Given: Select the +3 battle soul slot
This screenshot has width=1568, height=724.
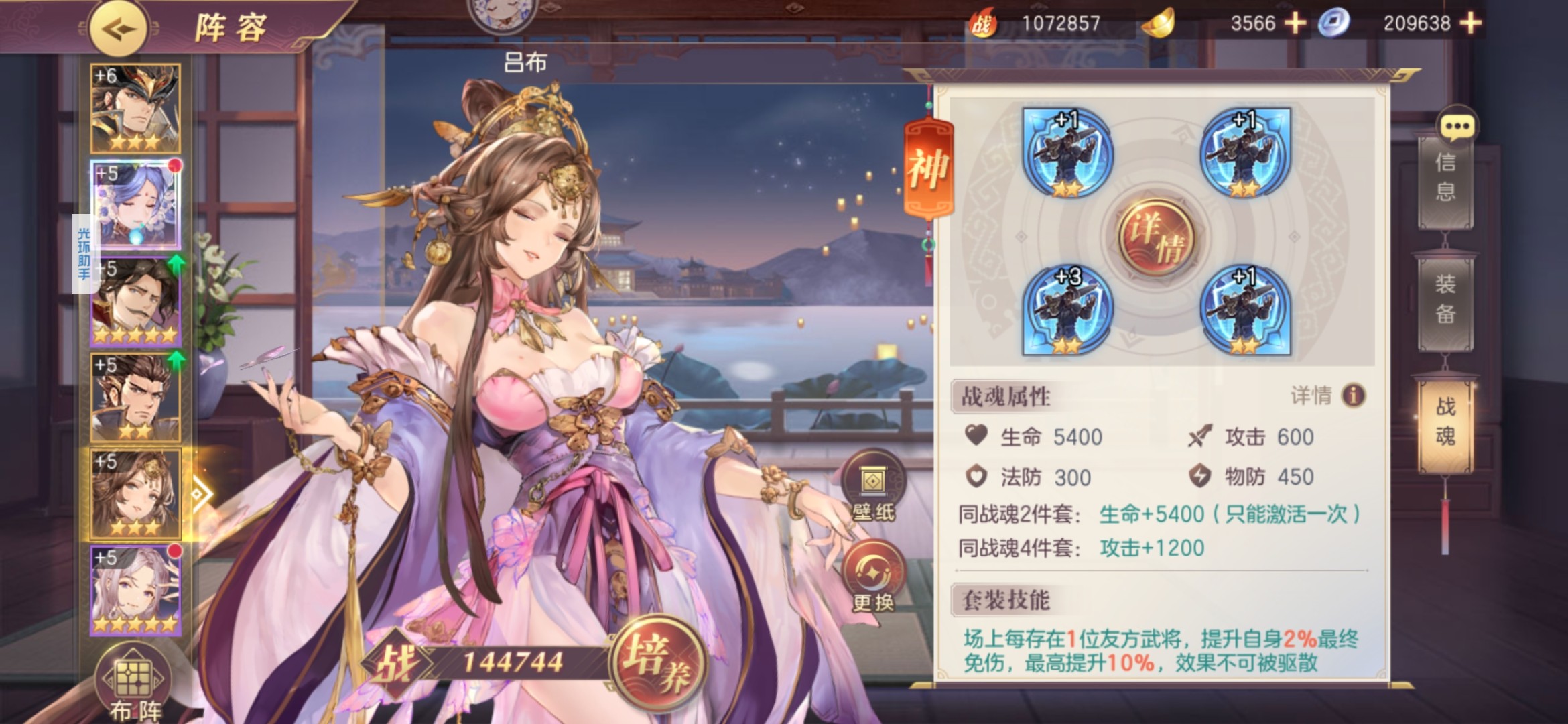Looking at the screenshot, I should click(x=1067, y=310).
